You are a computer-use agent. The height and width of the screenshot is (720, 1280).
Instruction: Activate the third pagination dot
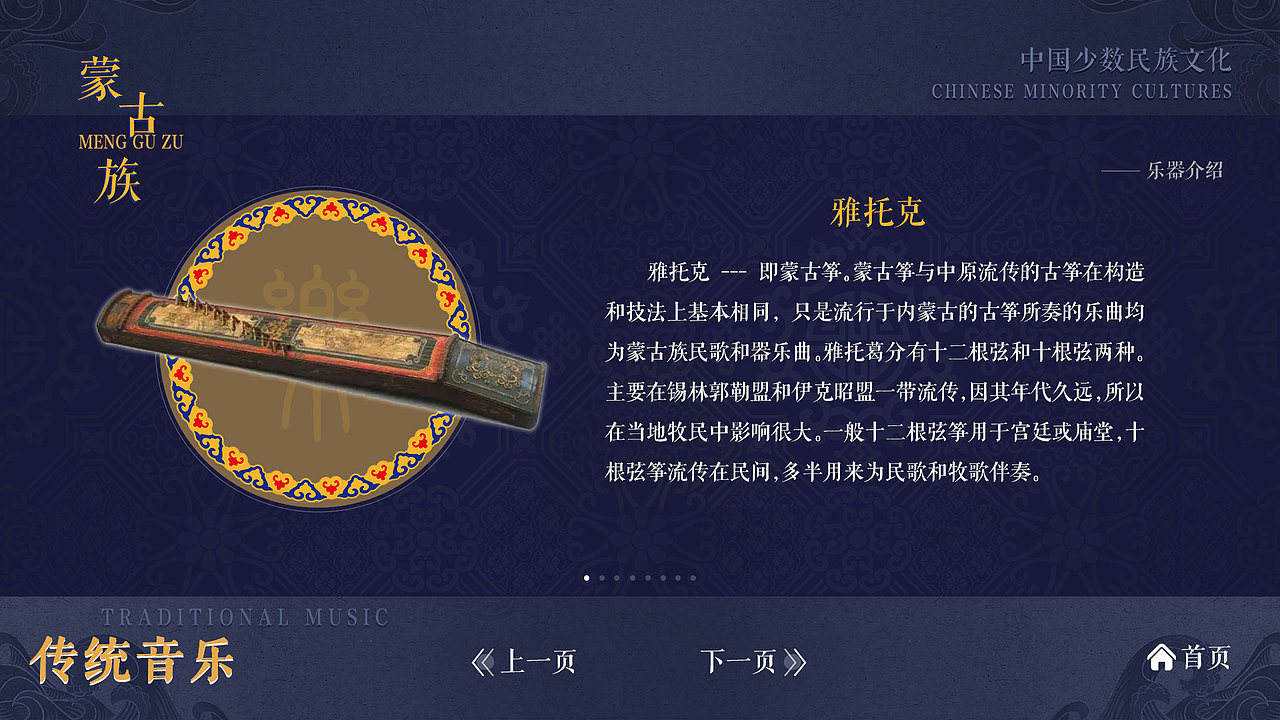(x=617, y=578)
